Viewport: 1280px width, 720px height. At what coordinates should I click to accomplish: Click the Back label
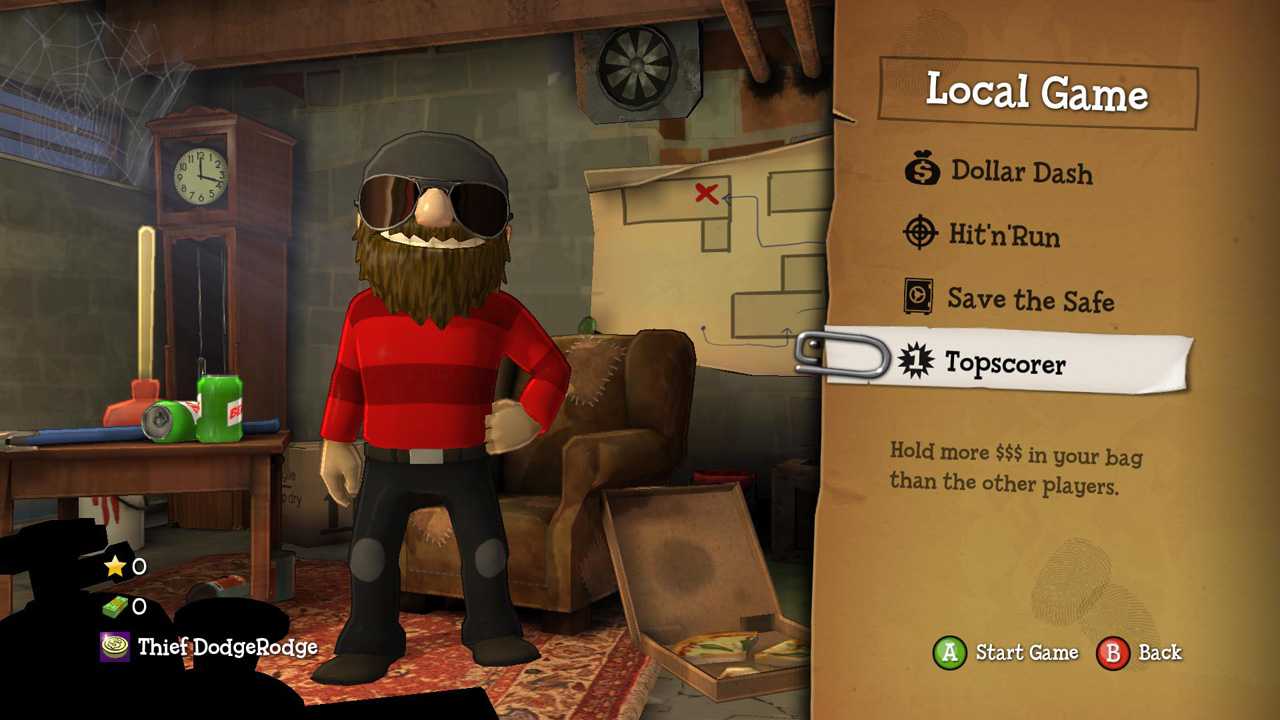[x=1160, y=653]
